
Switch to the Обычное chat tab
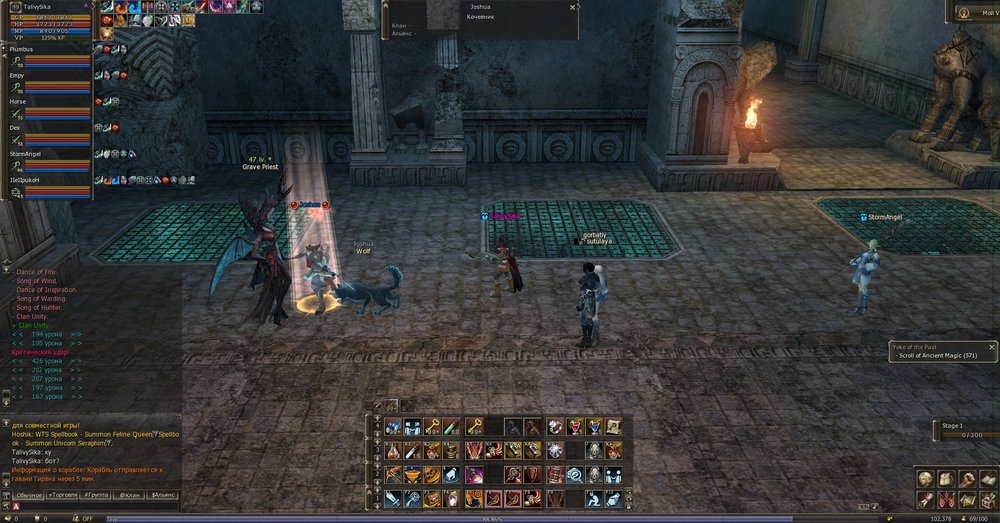(29, 495)
